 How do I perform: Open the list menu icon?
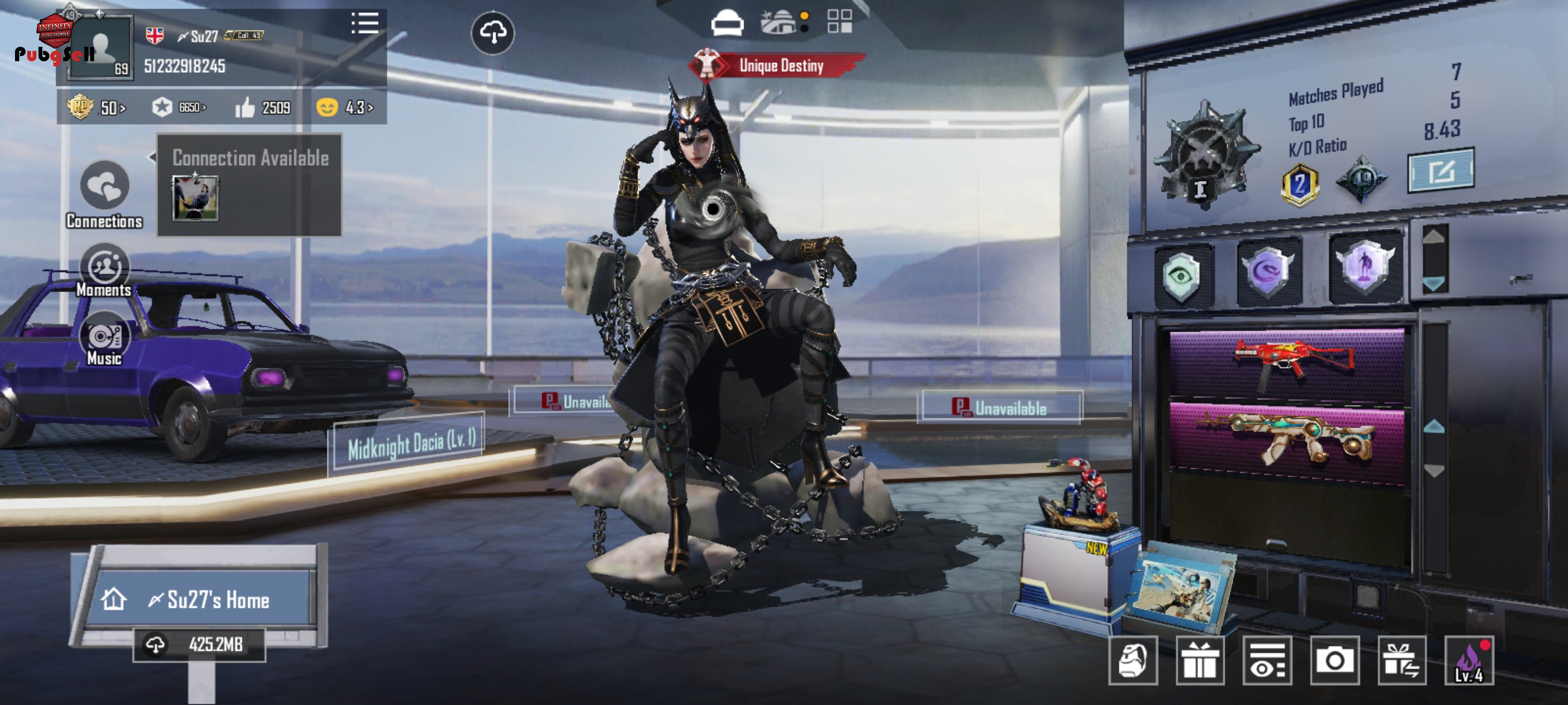click(365, 24)
